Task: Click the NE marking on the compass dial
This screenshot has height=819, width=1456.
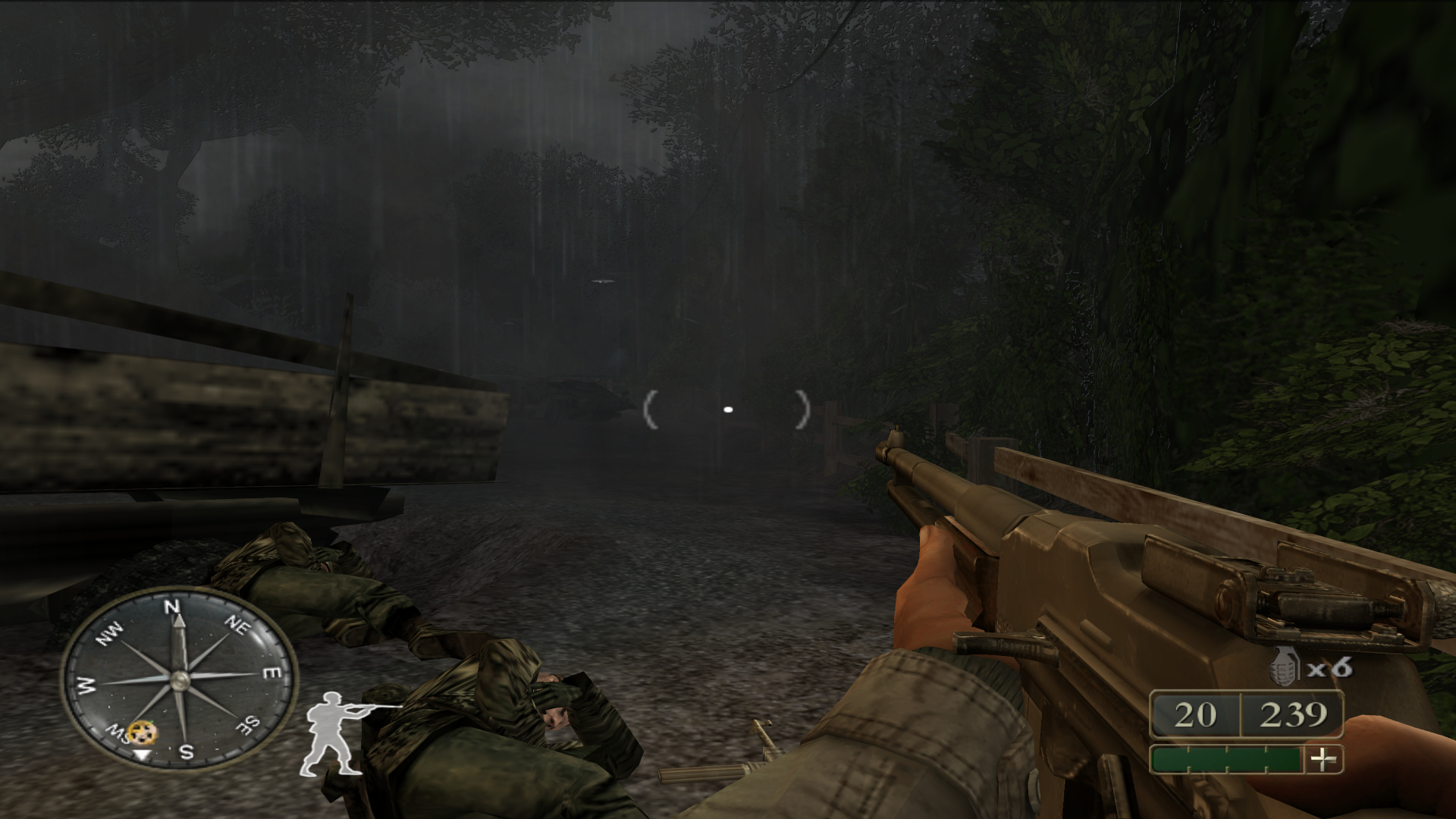Action: [x=238, y=626]
